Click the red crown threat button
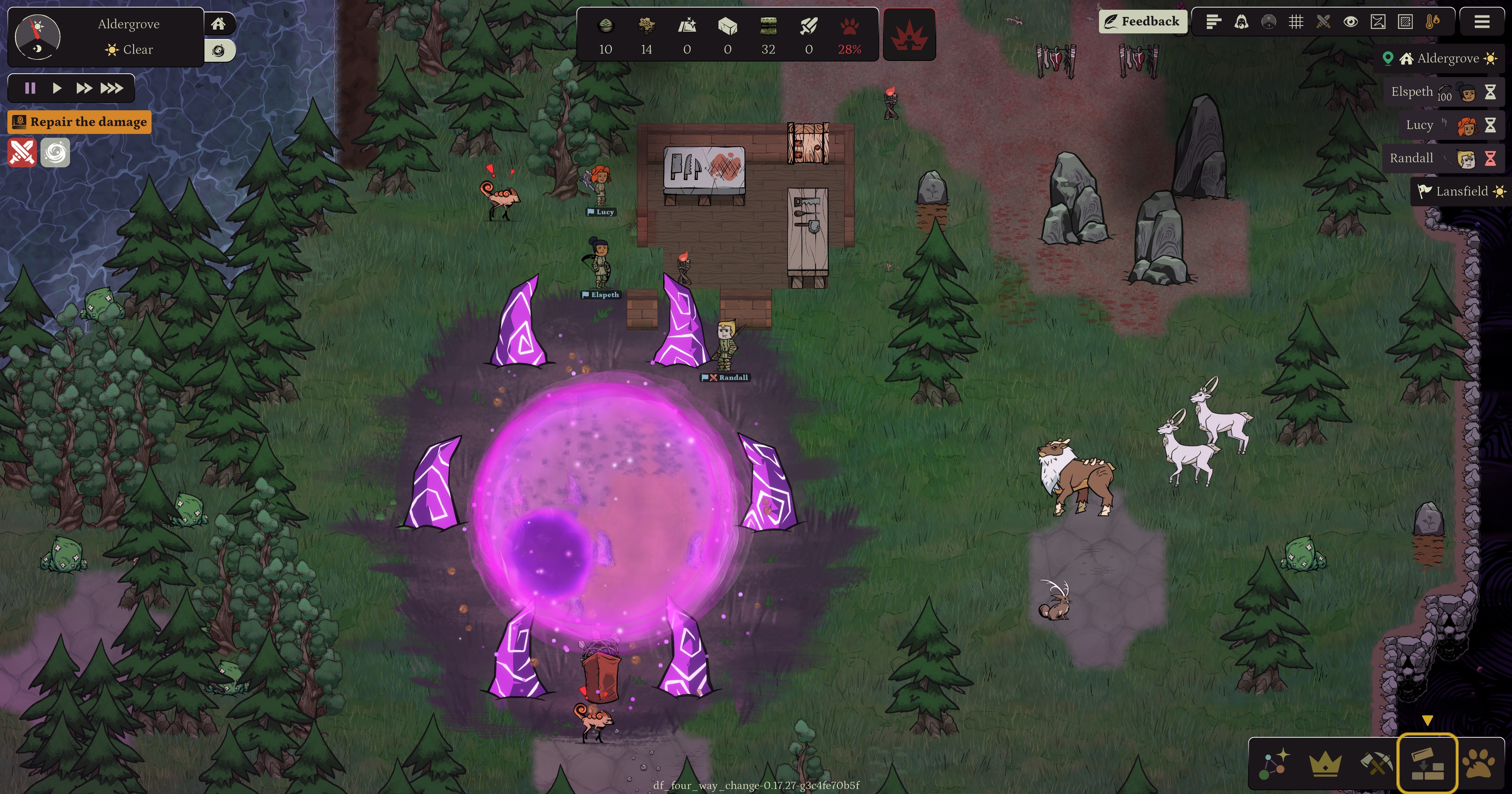 click(909, 35)
